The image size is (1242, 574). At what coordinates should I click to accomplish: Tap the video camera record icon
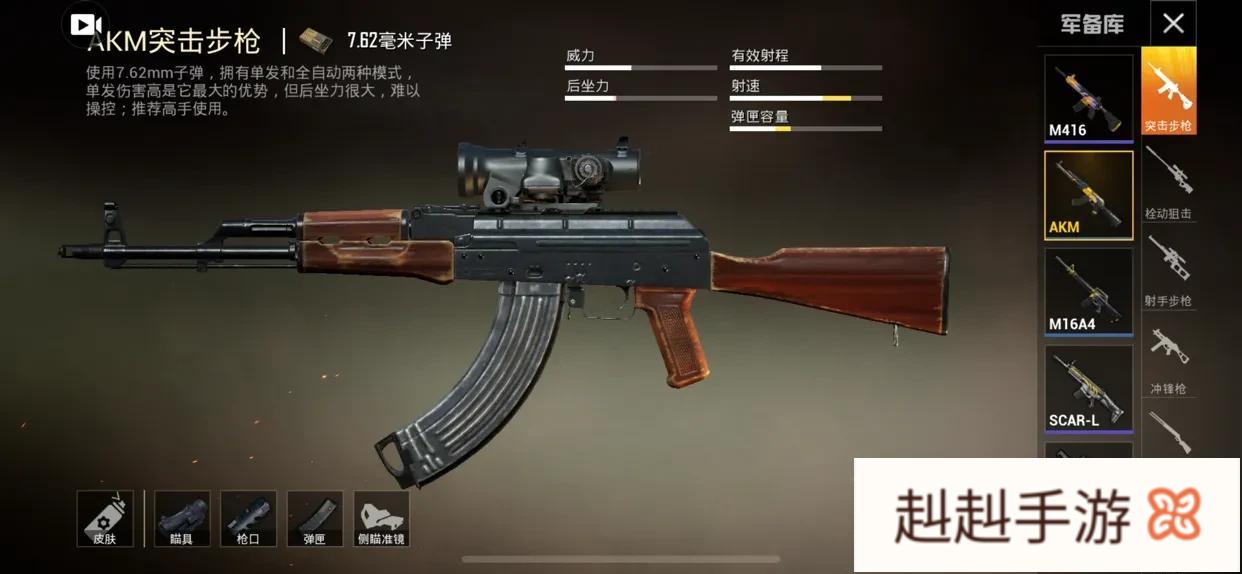coord(85,23)
